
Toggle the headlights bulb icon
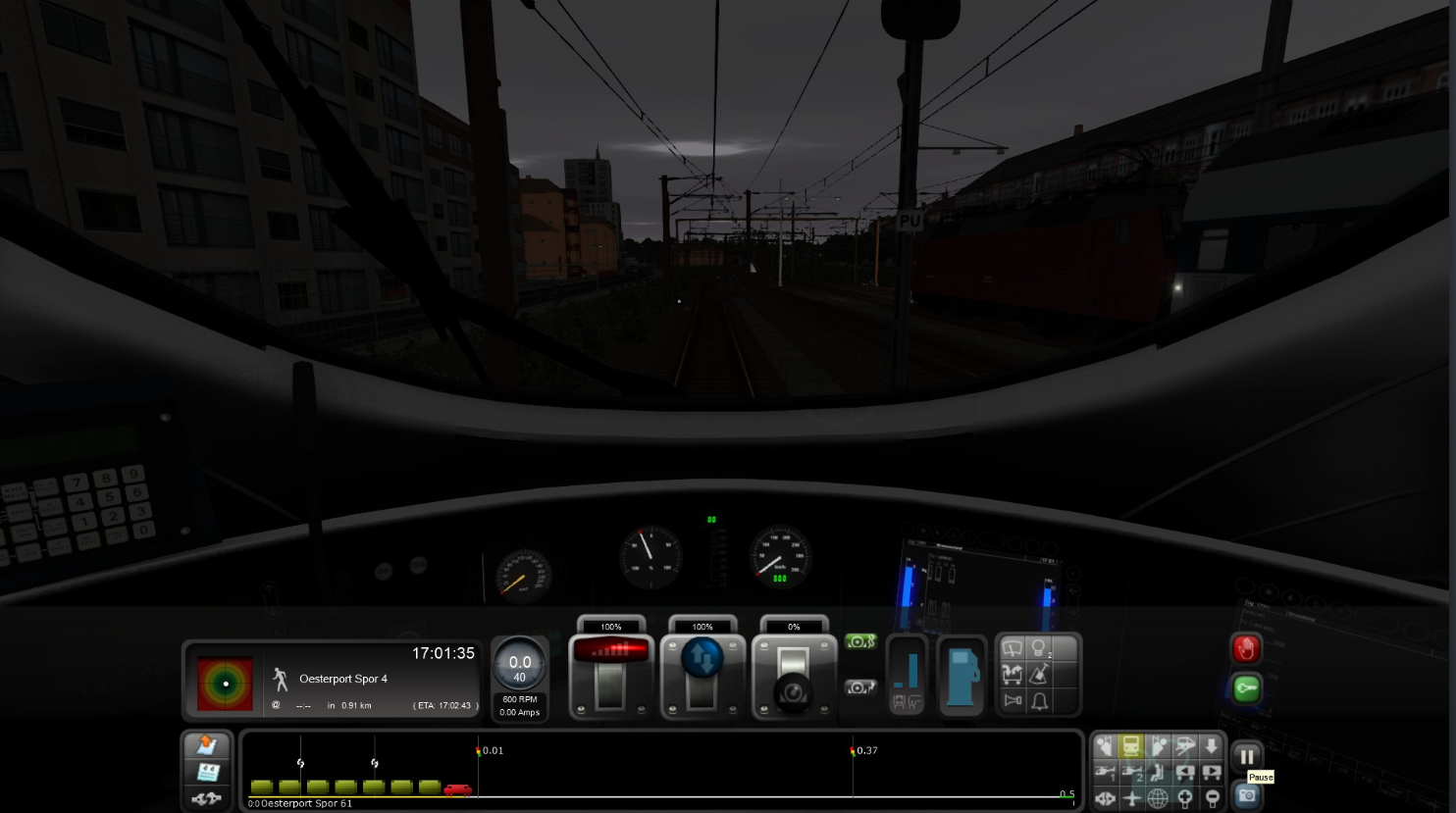click(1039, 649)
